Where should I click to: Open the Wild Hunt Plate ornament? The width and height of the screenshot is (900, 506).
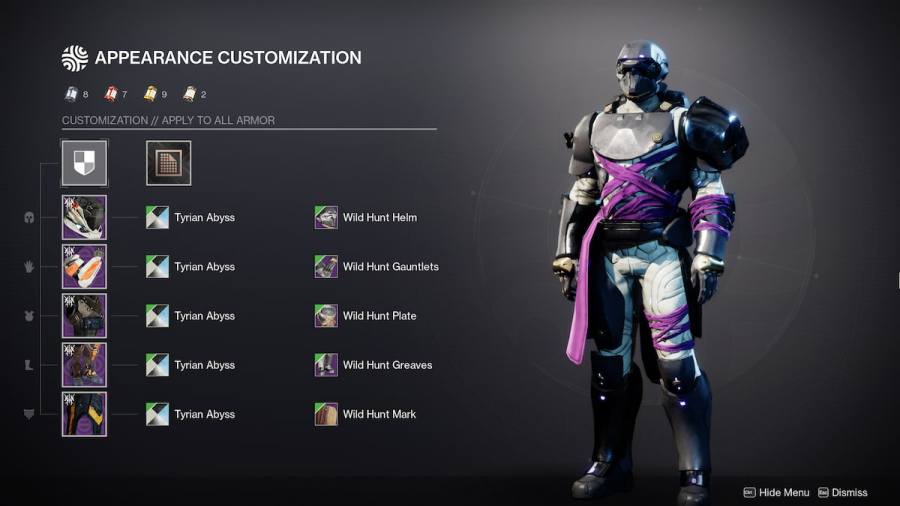[326, 316]
